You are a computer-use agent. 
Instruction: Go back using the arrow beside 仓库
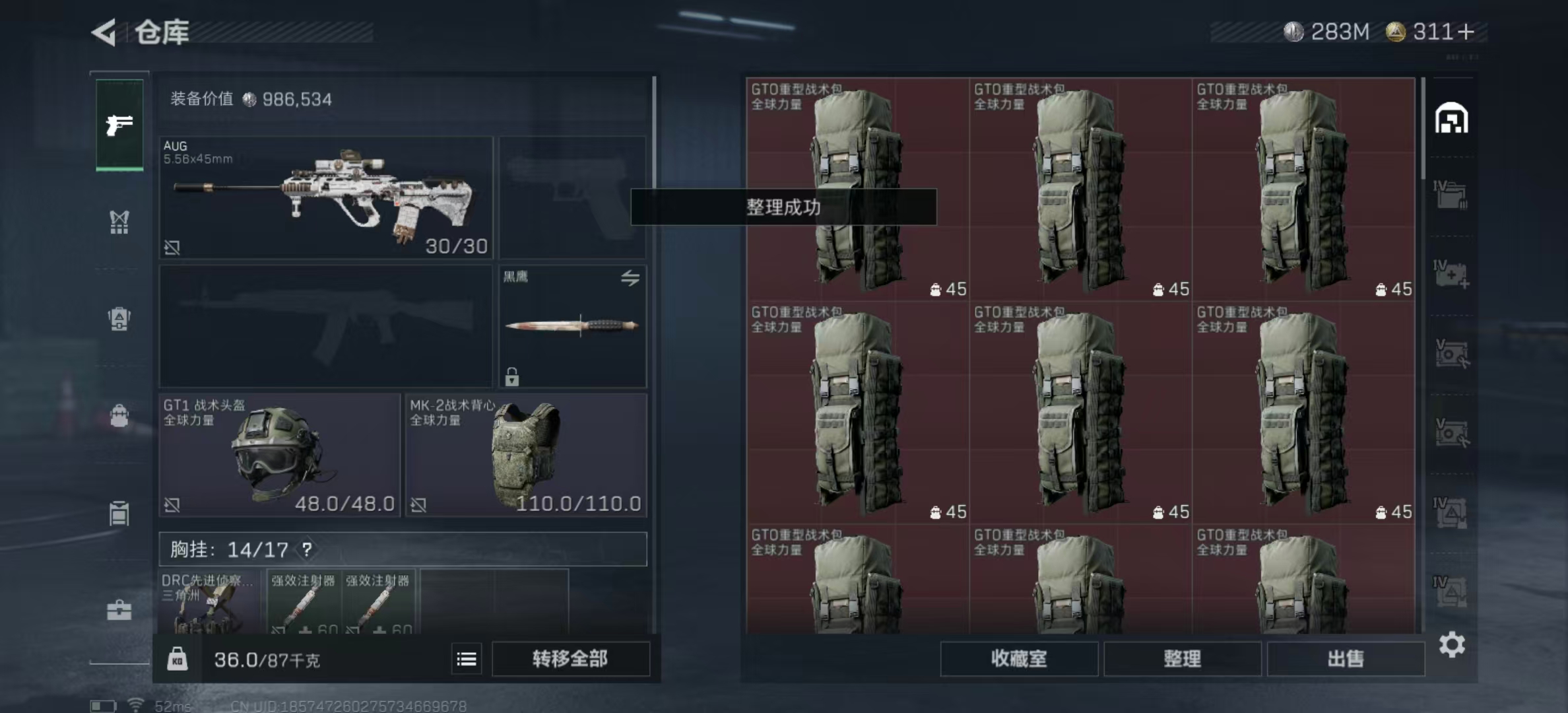(x=104, y=32)
